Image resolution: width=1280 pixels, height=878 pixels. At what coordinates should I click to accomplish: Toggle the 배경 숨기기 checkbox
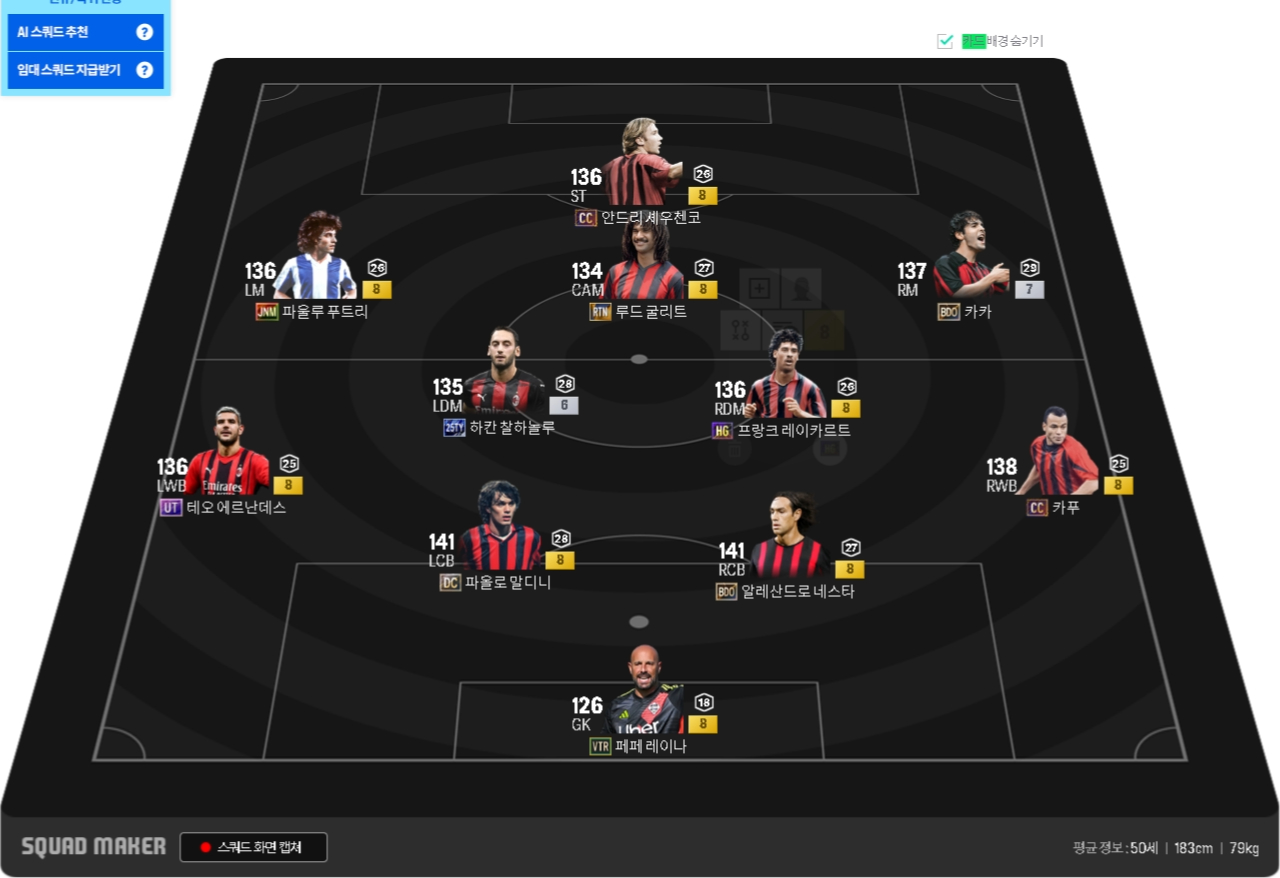tap(945, 41)
